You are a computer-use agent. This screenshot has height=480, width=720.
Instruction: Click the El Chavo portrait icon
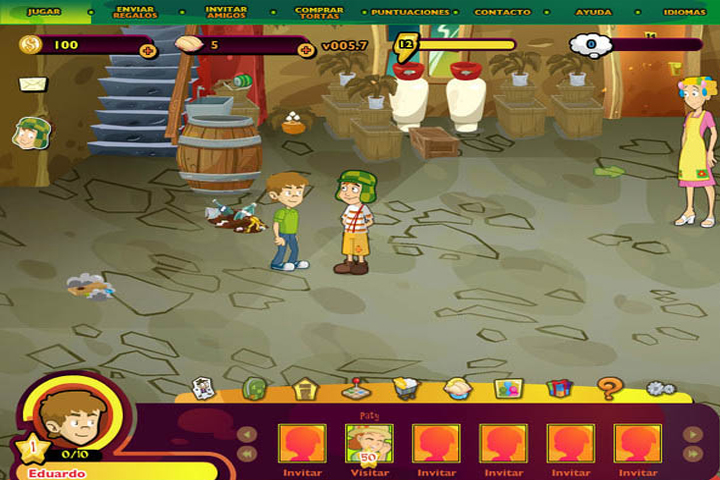pyautogui.click(x=32, y=132)
